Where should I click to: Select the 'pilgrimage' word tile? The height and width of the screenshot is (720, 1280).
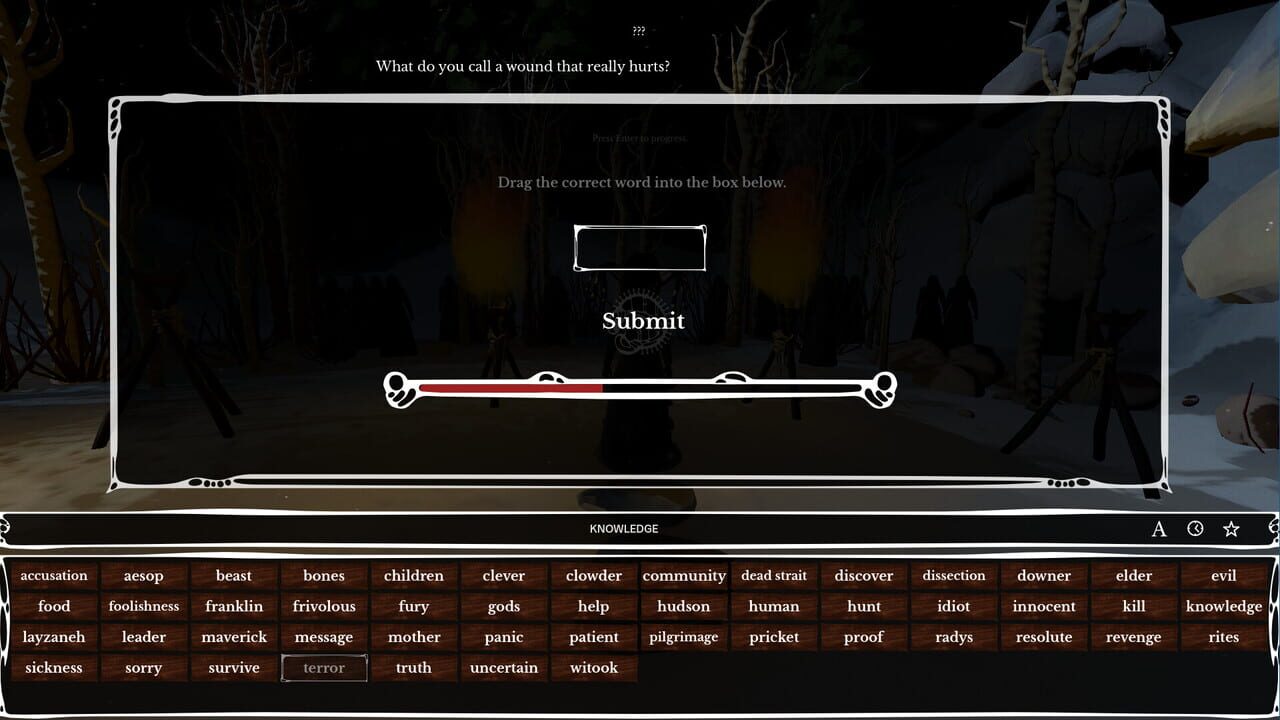[684, 637]
